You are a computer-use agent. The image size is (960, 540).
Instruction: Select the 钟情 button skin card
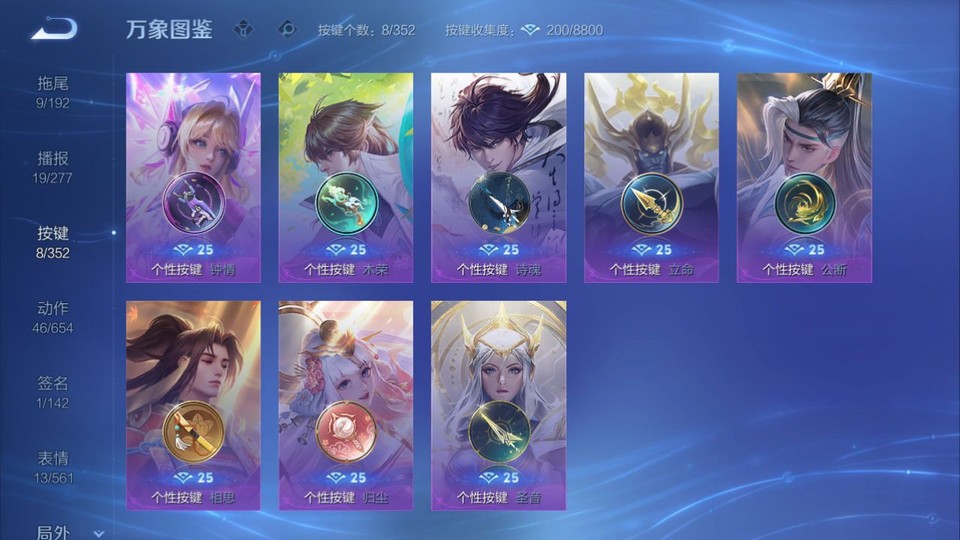point(193,177)
